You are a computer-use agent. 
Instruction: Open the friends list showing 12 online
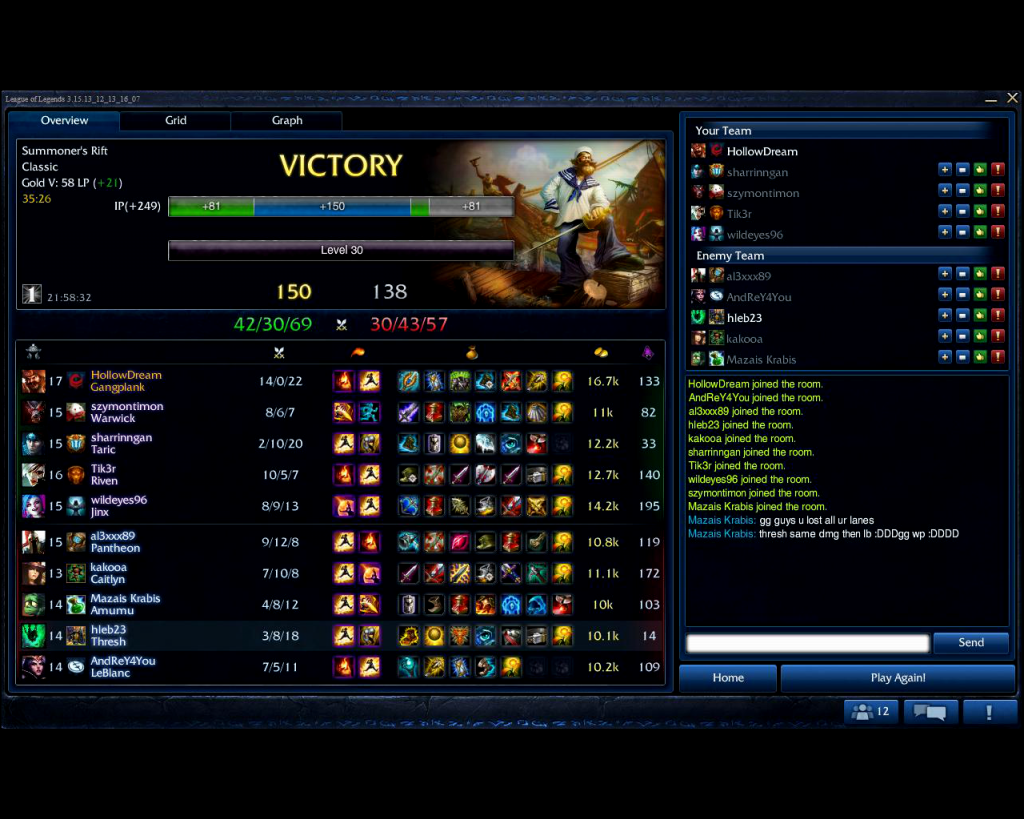(871, 712)
